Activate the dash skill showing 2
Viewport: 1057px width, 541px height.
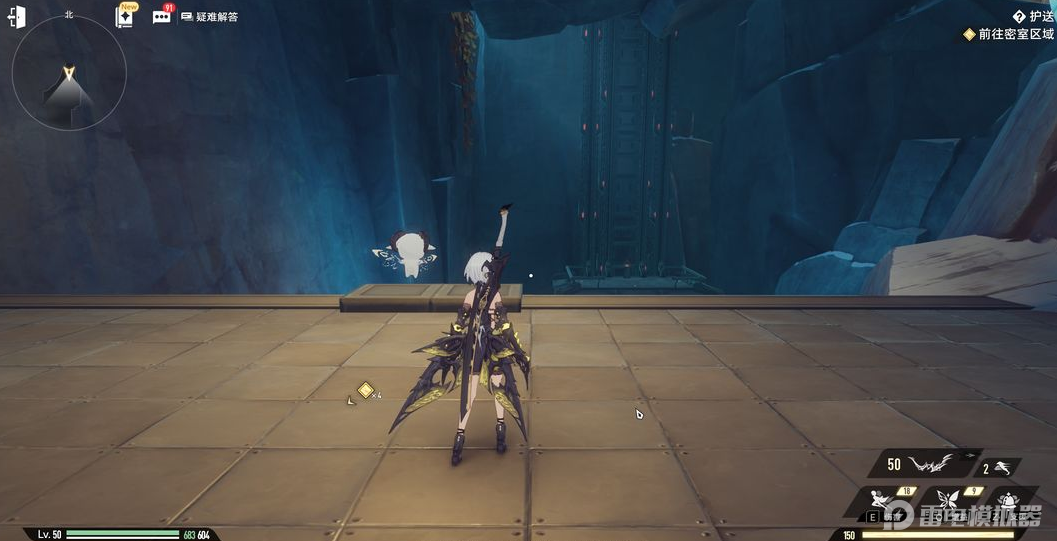pyautogui.click(x=998, y=467)
